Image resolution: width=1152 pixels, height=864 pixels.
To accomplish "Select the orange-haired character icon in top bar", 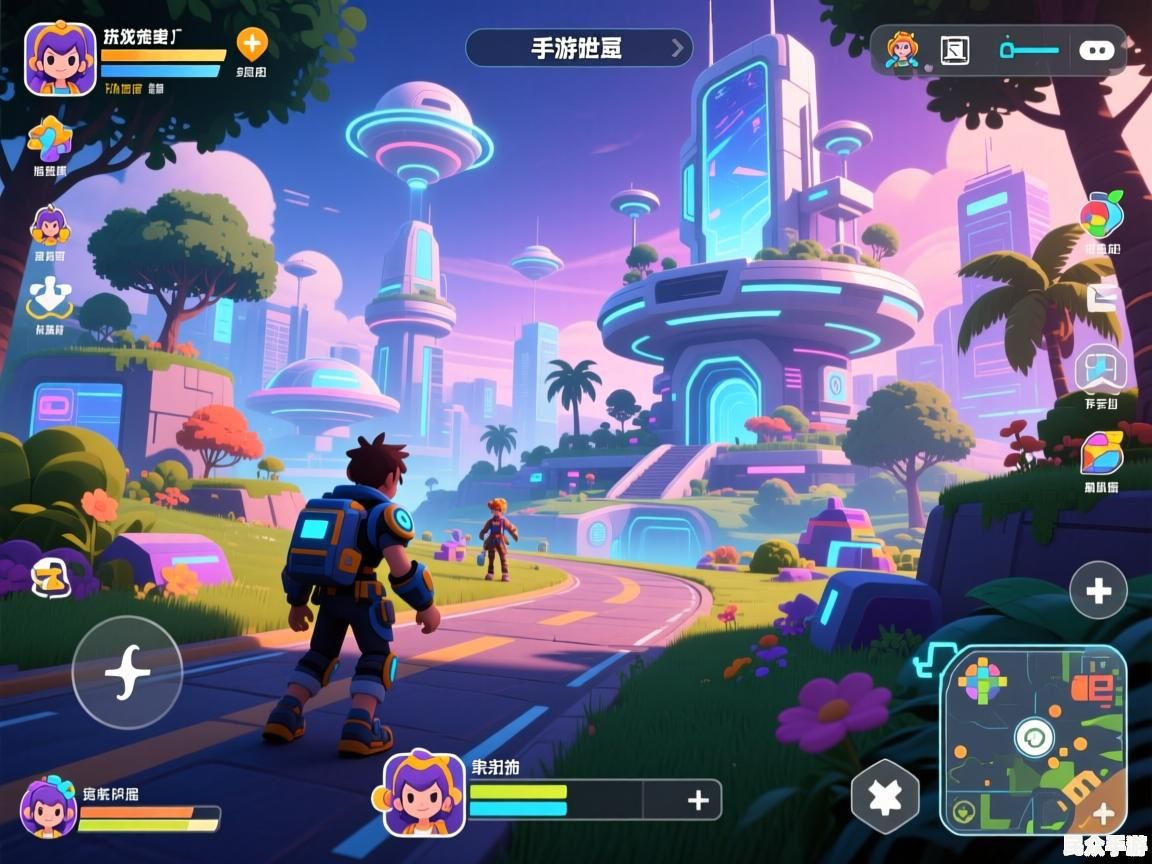I will (x=902, y=49).
